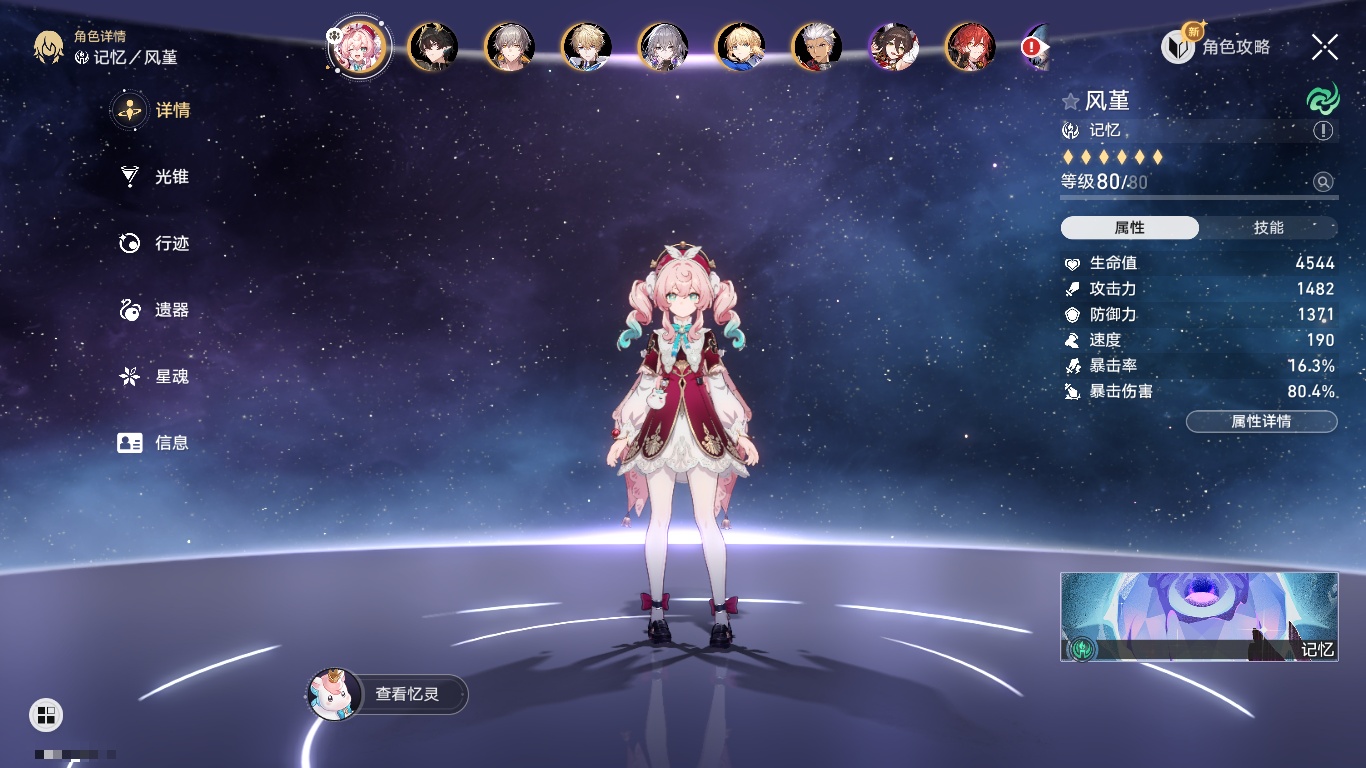Screen dimensions: 1366x768
Task: Click the magnifier icon beside level
Action: (x=1323, y=182)
